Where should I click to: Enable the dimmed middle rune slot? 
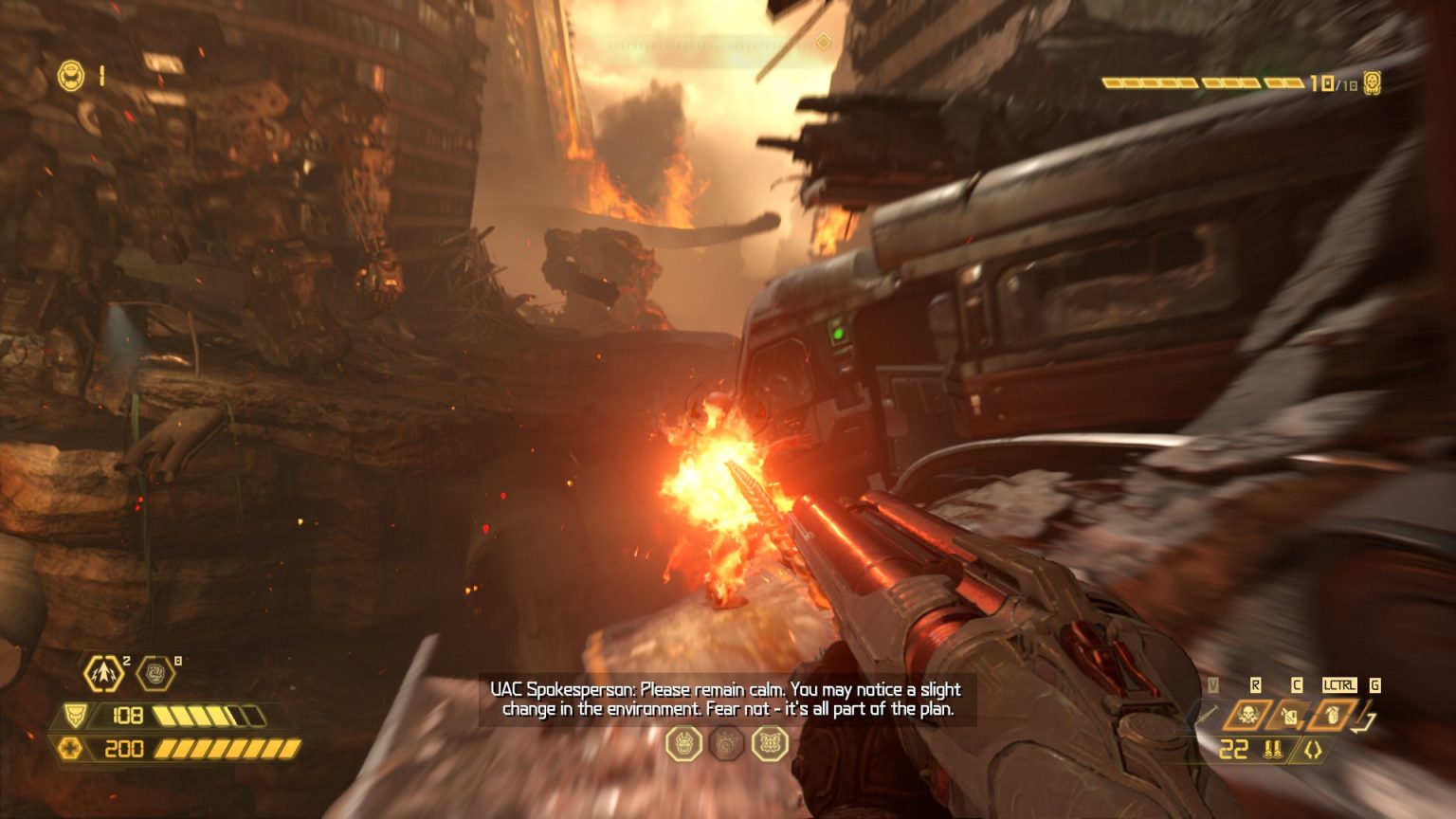coord(725,744)
